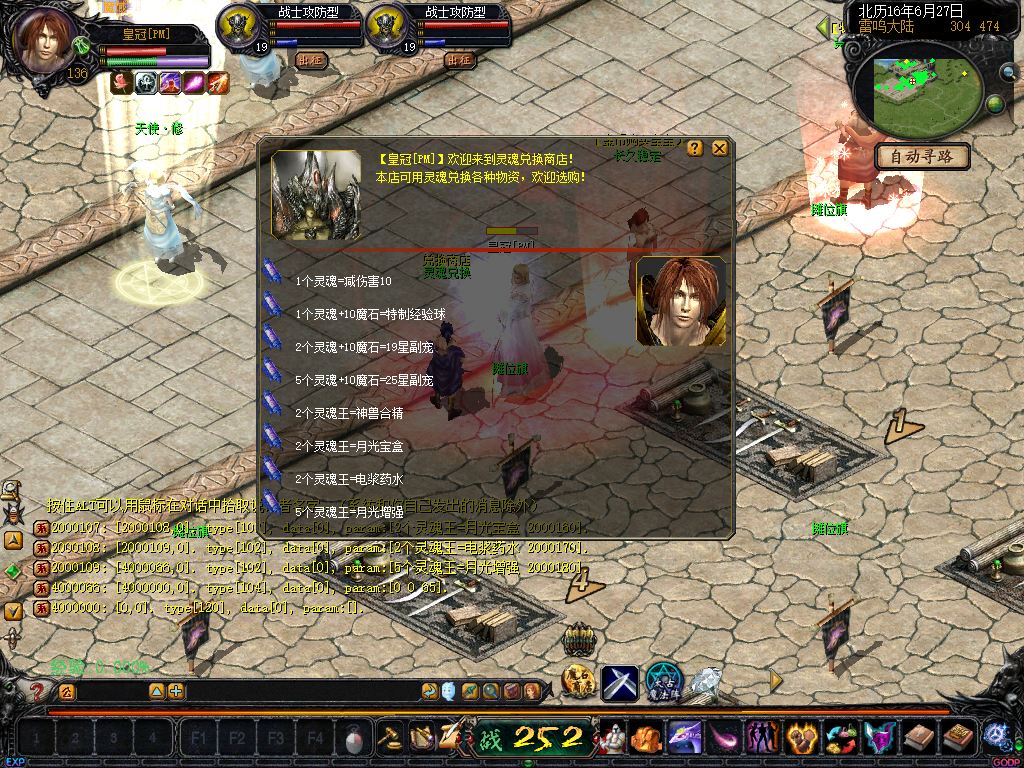
Task: Click the chat input field
Action: pyautogui.click(x=110, y=691)
